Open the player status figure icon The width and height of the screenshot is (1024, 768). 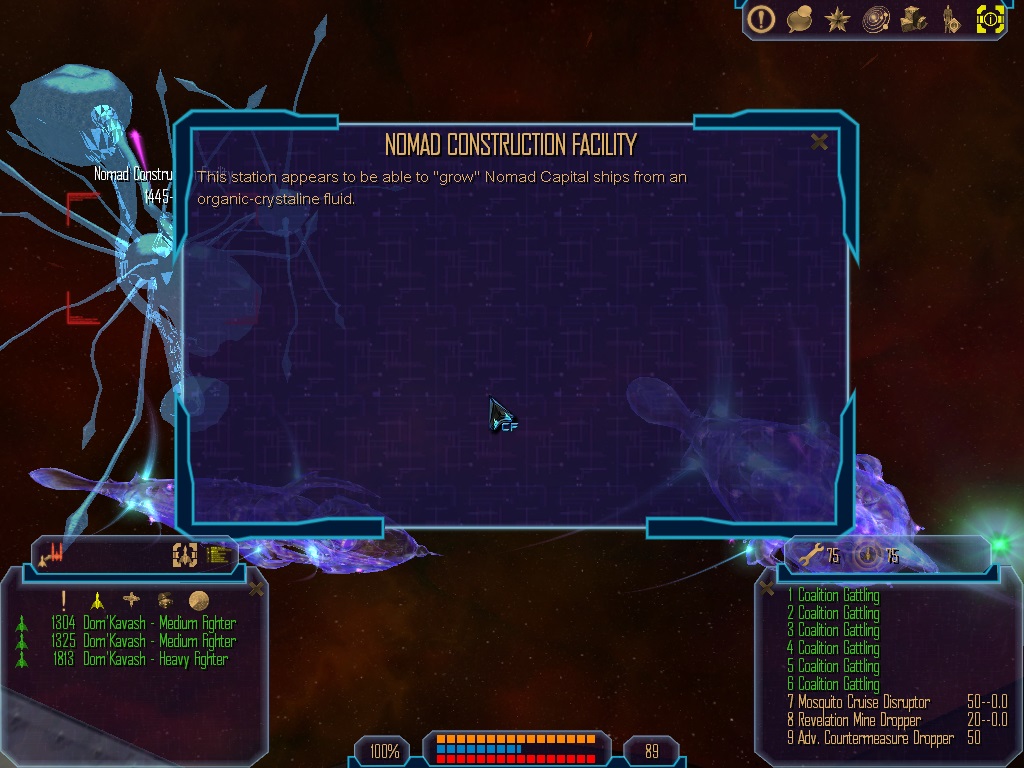[x=951, y=19]
